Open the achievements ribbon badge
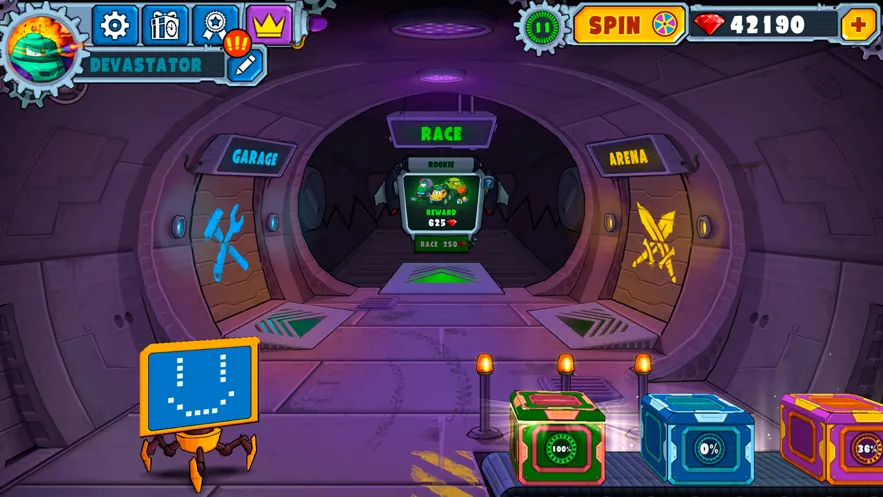Viewport: 883px width, 497px height. click(x=216, y=25)
